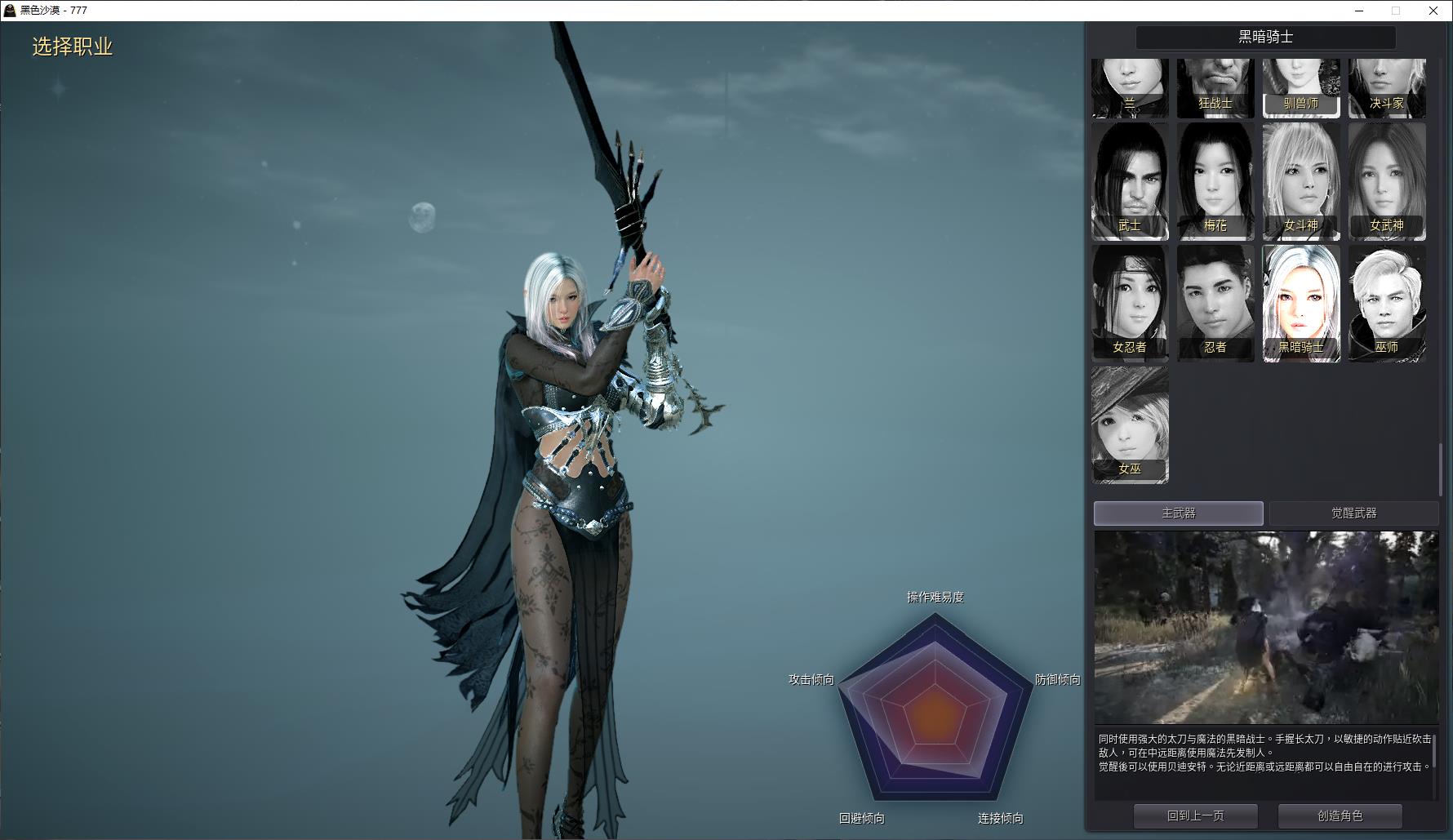
Task: Pick the 女斗神 class portrait
Action: [x=1301, y=181]
